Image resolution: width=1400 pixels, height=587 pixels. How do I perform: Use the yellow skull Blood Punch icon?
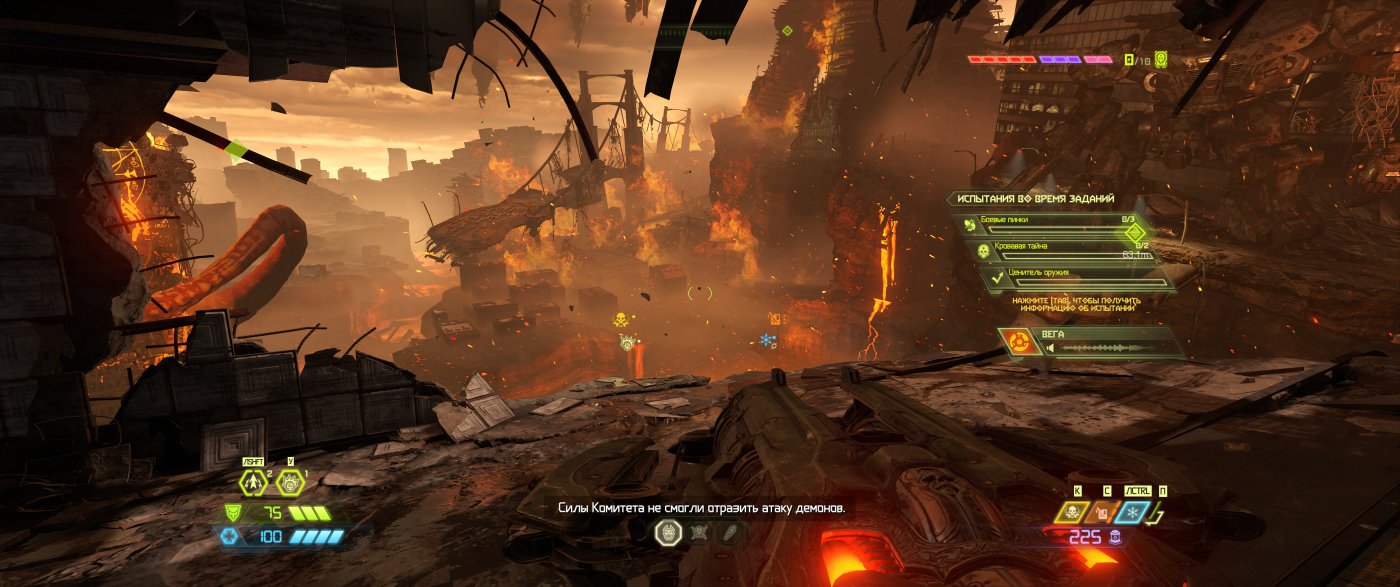pos(1072,513)
